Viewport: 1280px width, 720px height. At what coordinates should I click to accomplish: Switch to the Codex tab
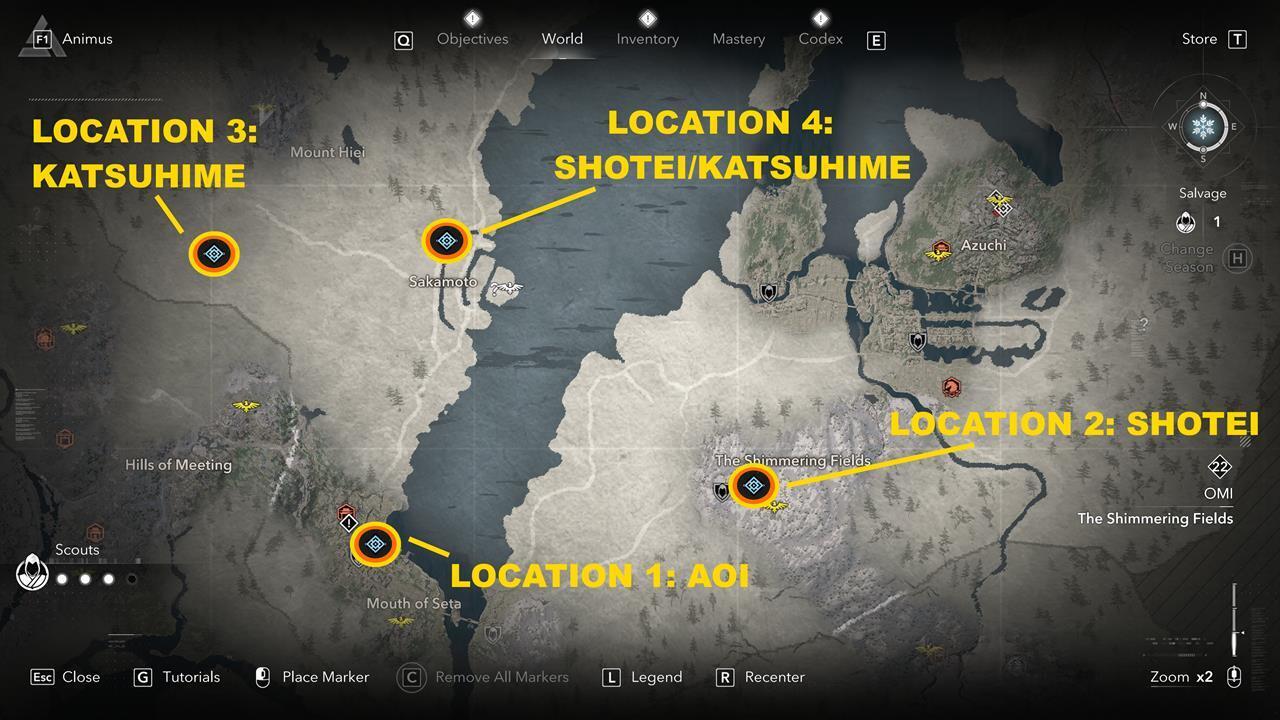820,39
